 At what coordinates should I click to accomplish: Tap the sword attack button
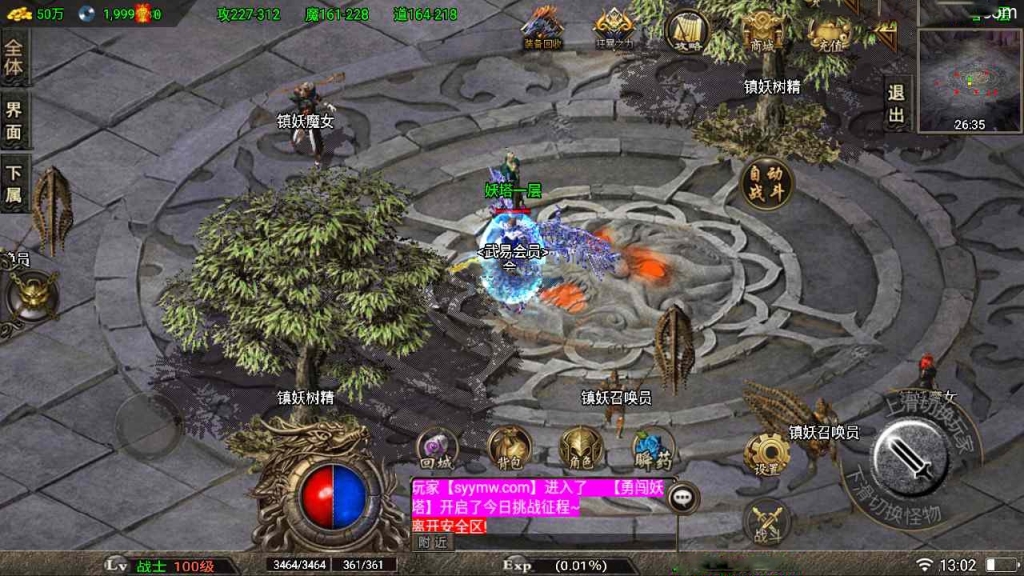(909, 458)
